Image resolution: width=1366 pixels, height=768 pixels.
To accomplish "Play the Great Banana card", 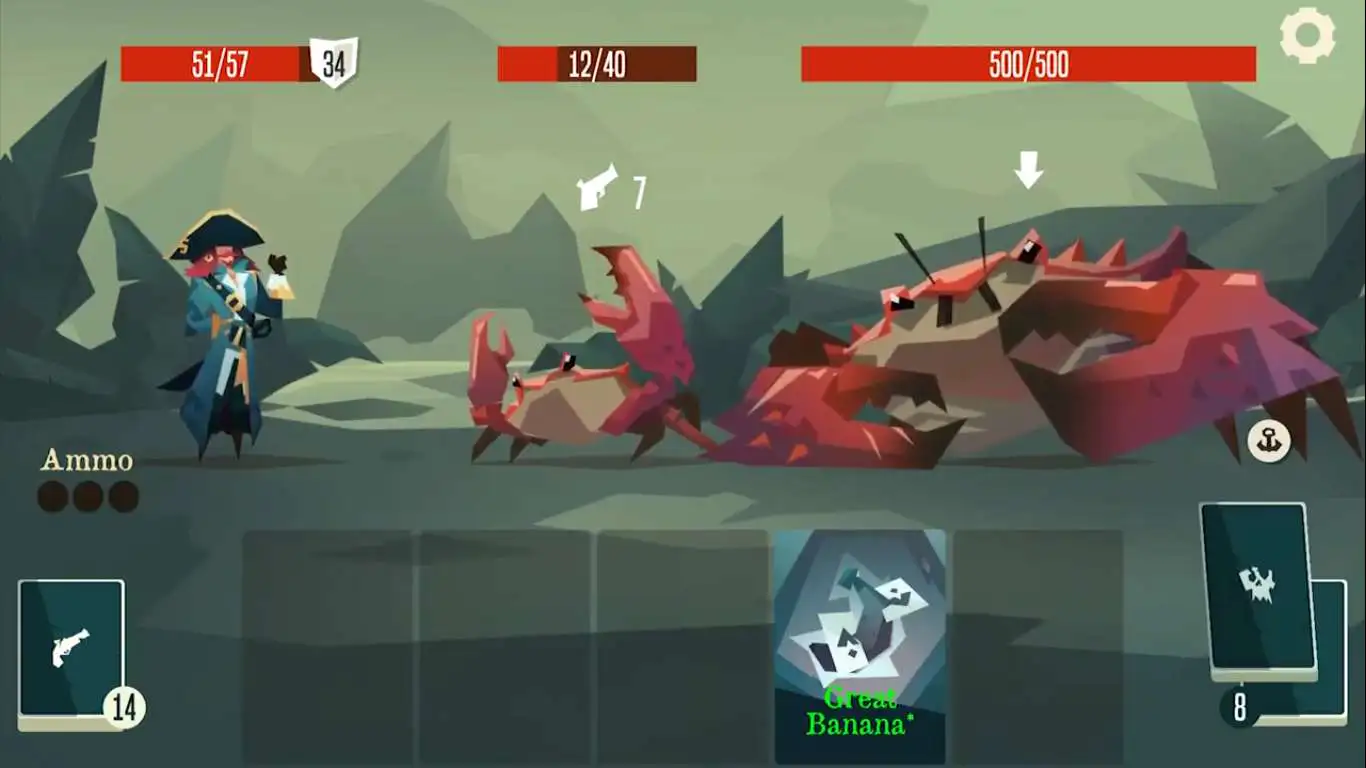I will [860, 645].
